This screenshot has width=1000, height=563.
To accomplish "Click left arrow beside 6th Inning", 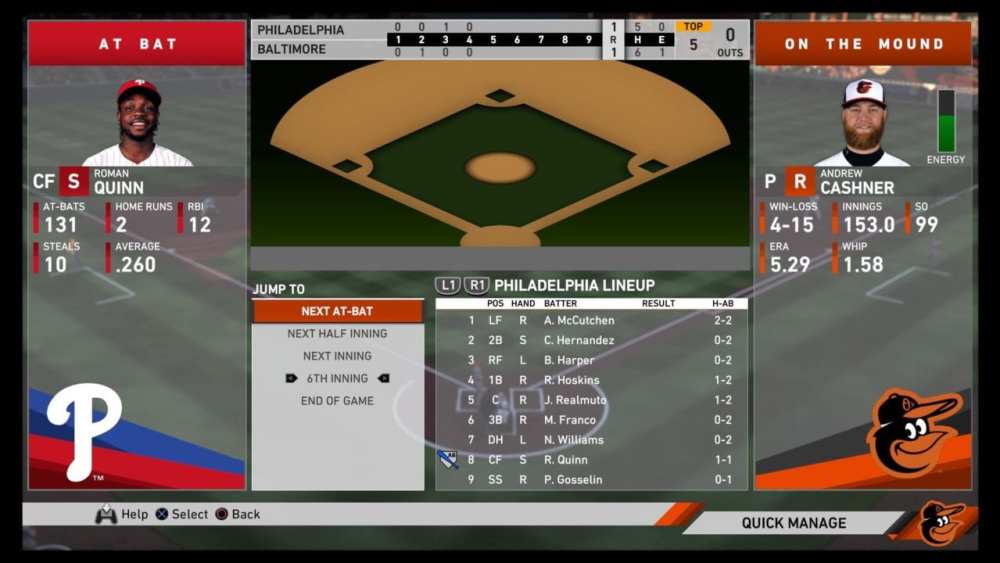I will tap(291, 379).
